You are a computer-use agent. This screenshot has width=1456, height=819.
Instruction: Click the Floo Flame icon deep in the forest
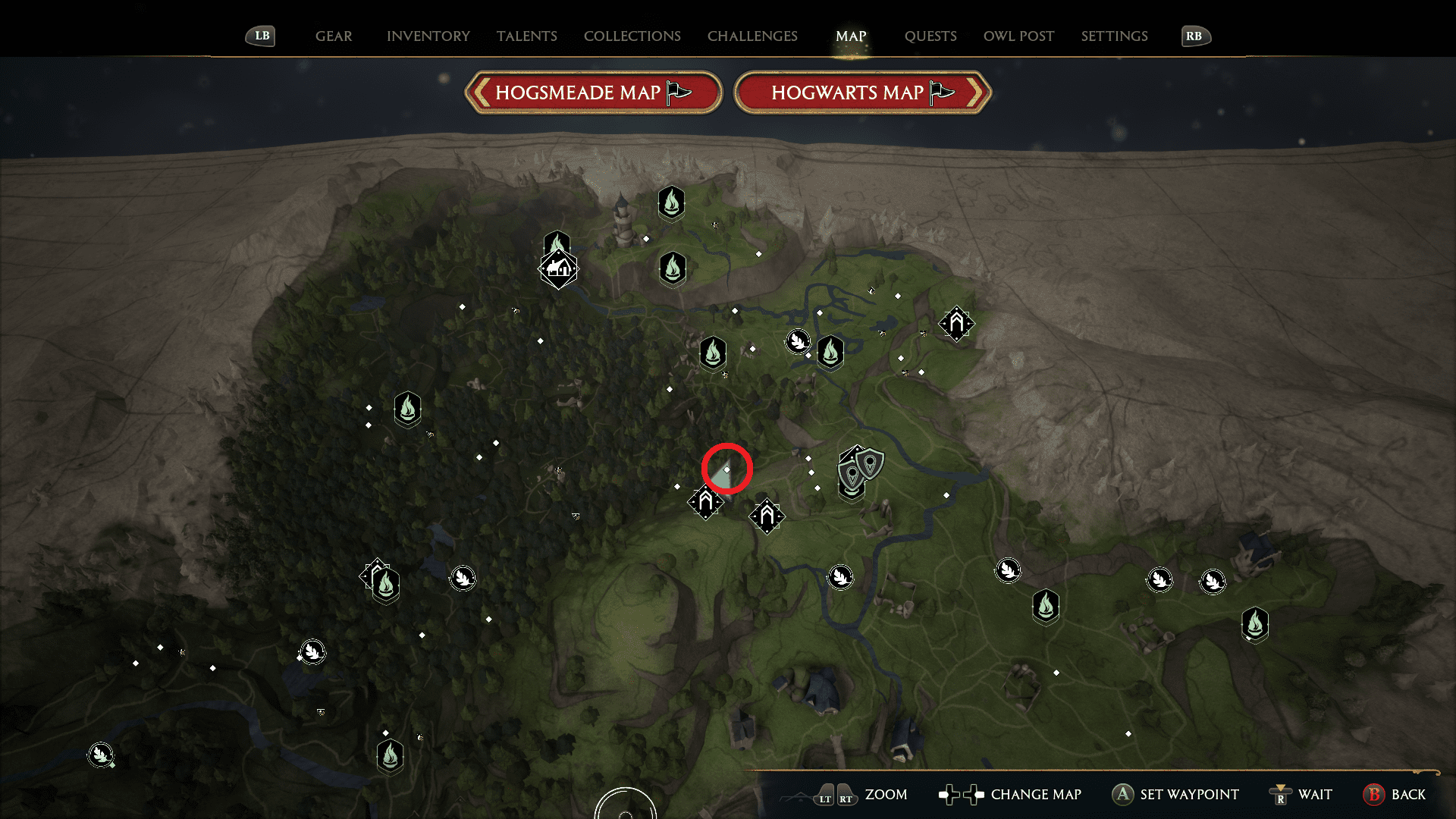tap(407, 409)
